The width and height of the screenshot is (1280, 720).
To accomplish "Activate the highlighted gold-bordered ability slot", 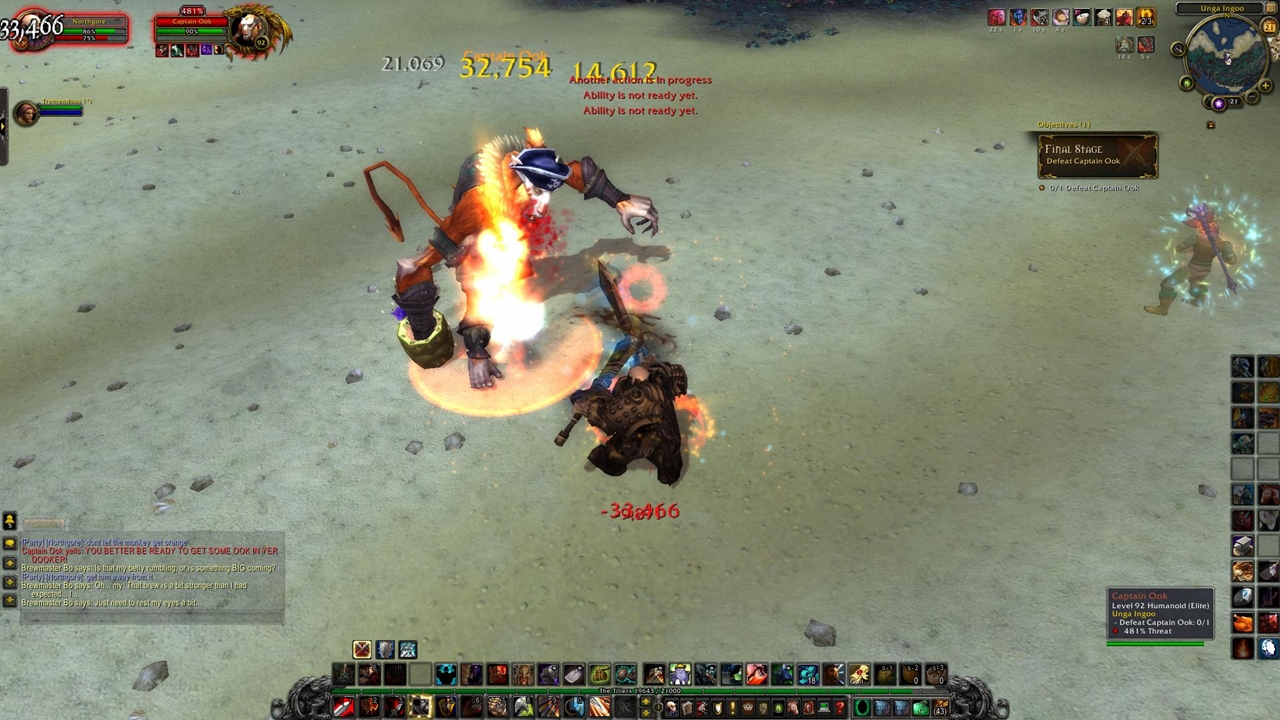I will pyautogui.click(x=420, y=707).
